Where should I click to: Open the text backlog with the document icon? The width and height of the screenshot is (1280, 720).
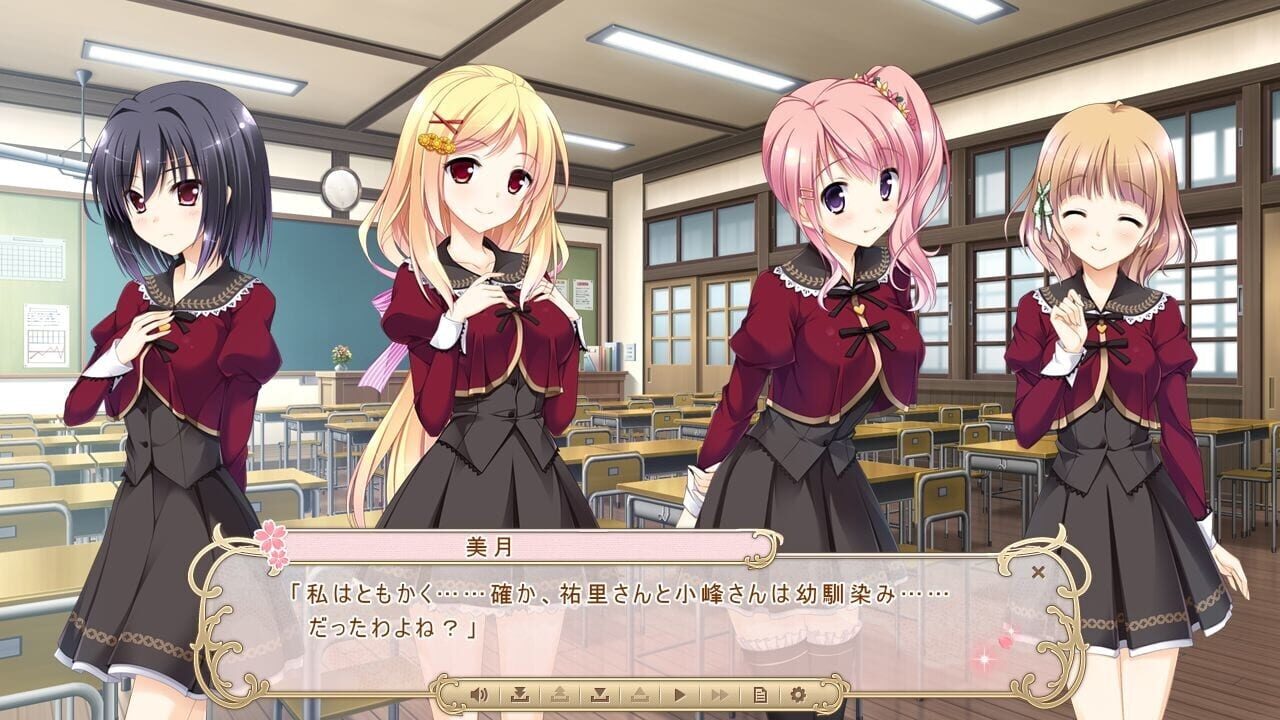tap(761, 693)
